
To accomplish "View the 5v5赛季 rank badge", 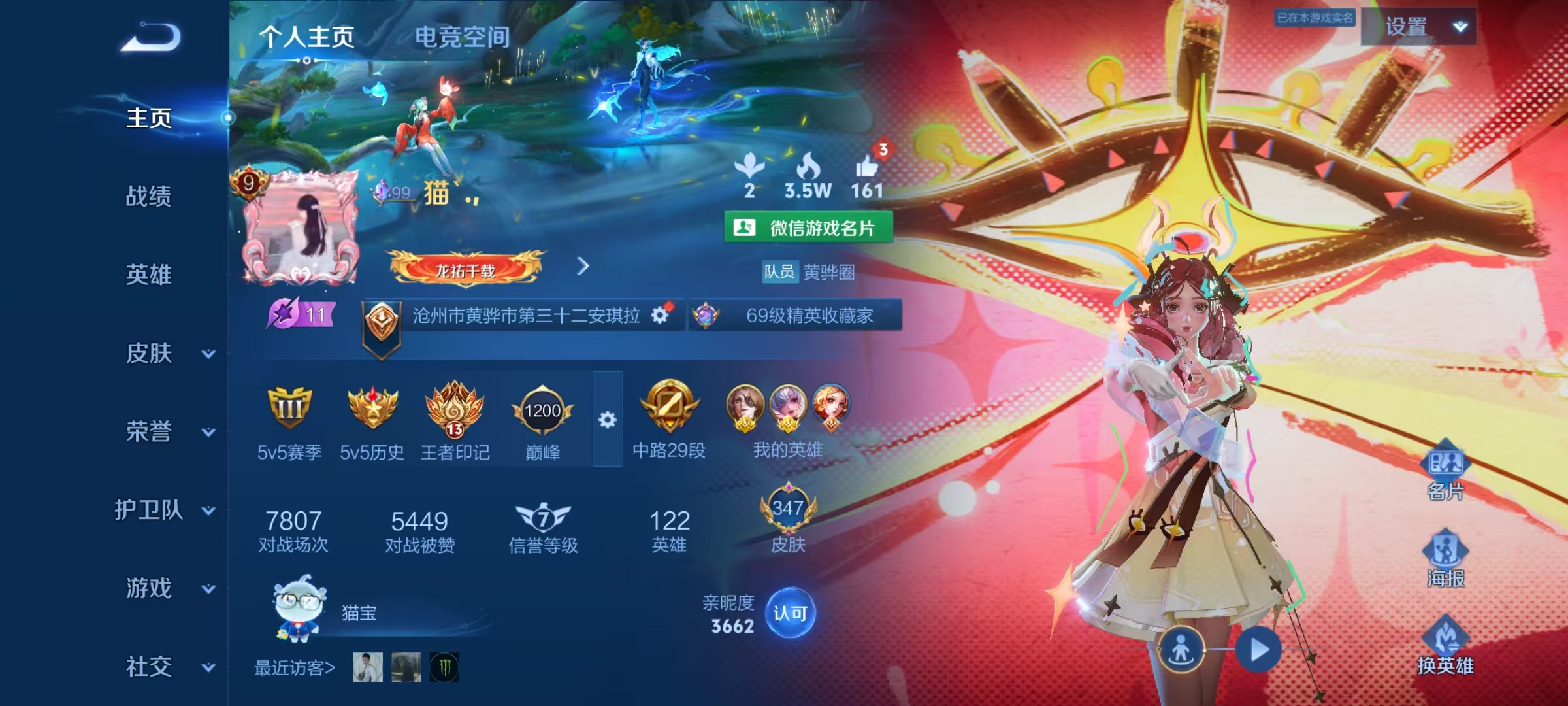I will 289,410.
